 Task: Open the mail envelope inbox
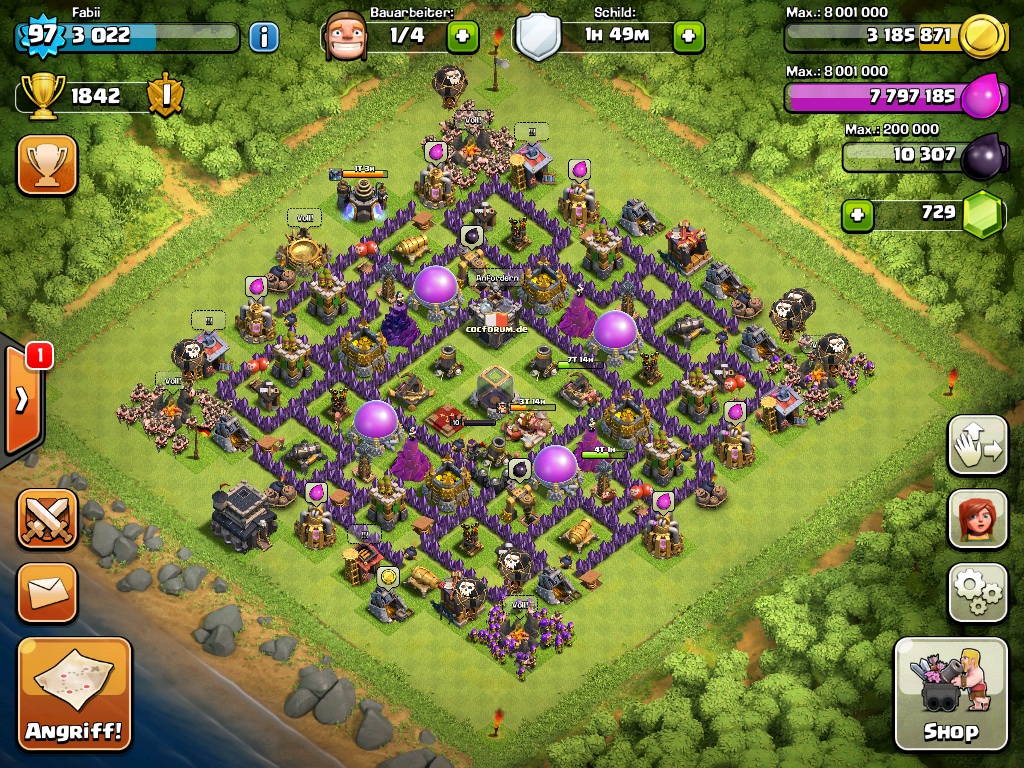47,593
